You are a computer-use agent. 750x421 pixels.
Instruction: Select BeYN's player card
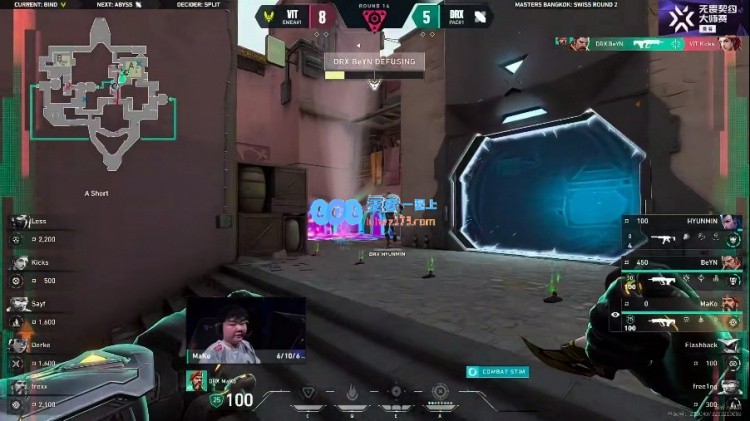680,271
